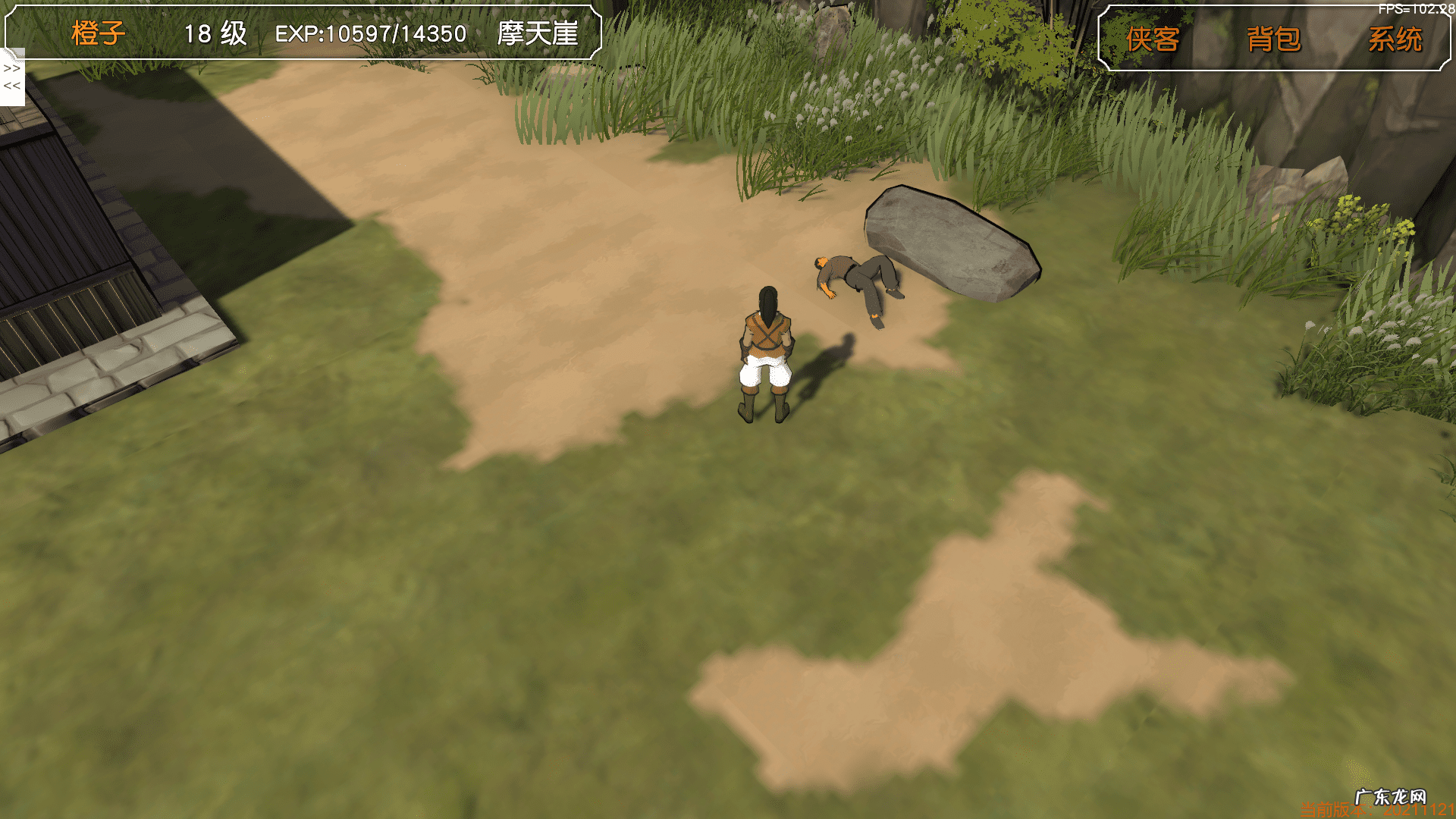Viewport: 1456px width, 819px height.
Task: Open the 系统 system menu
Action: [x=1395, y=39]
